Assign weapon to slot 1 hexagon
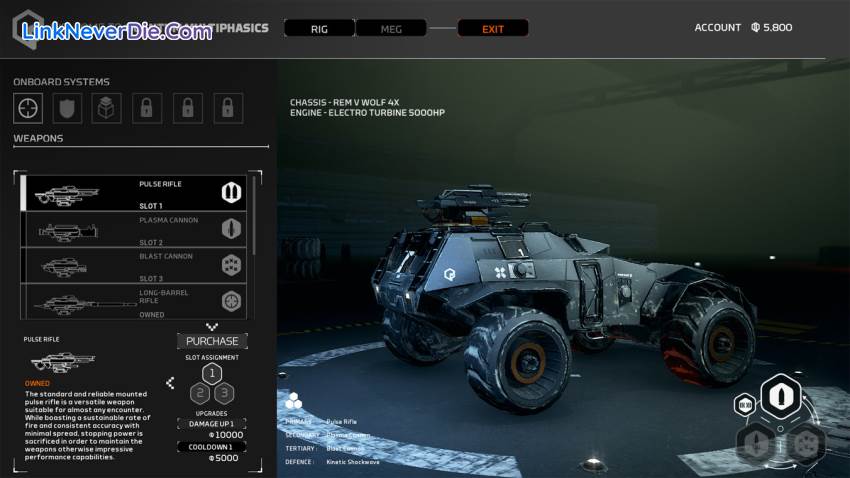Screen dimensions: 850x478 click(212, 374)
